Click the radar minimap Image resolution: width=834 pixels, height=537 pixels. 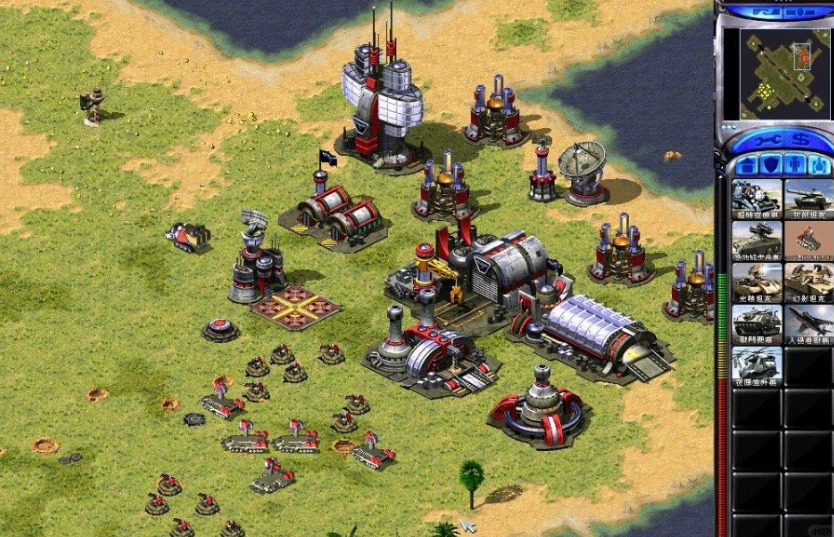click(775, 71)
